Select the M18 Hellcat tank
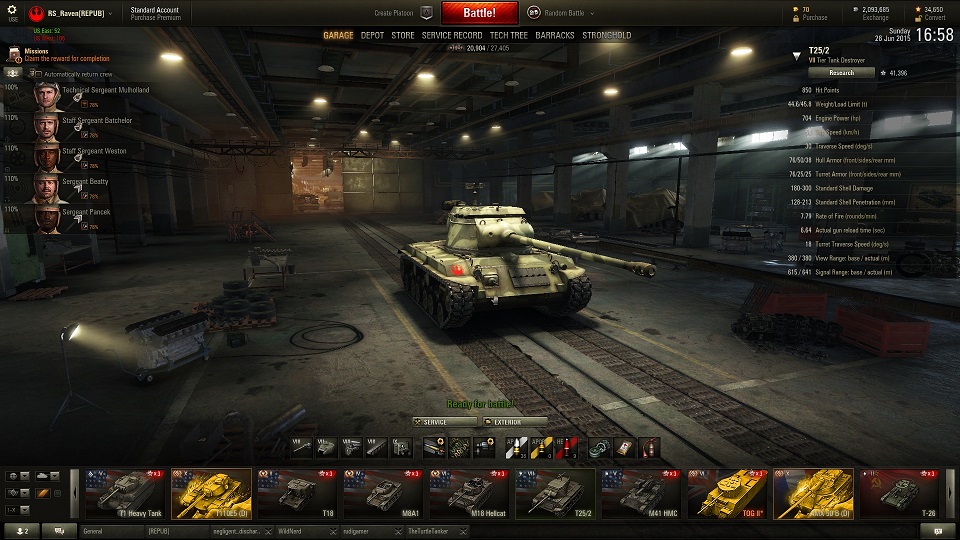The image size is (960, 540). (469, 493)
